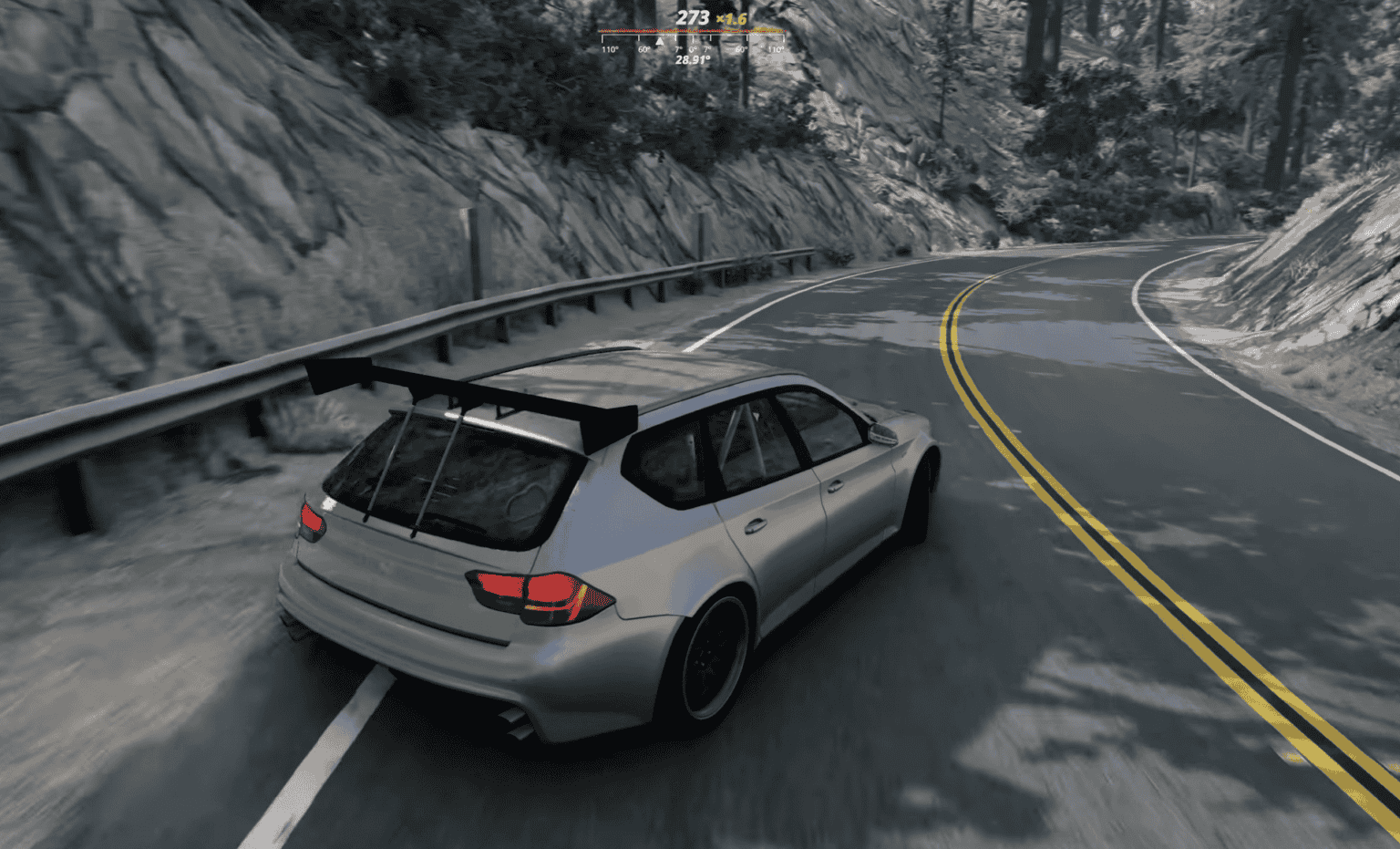Select the 0° center mark on the gauge
This screenshot has width=1400, height=849.
(693, 48)
